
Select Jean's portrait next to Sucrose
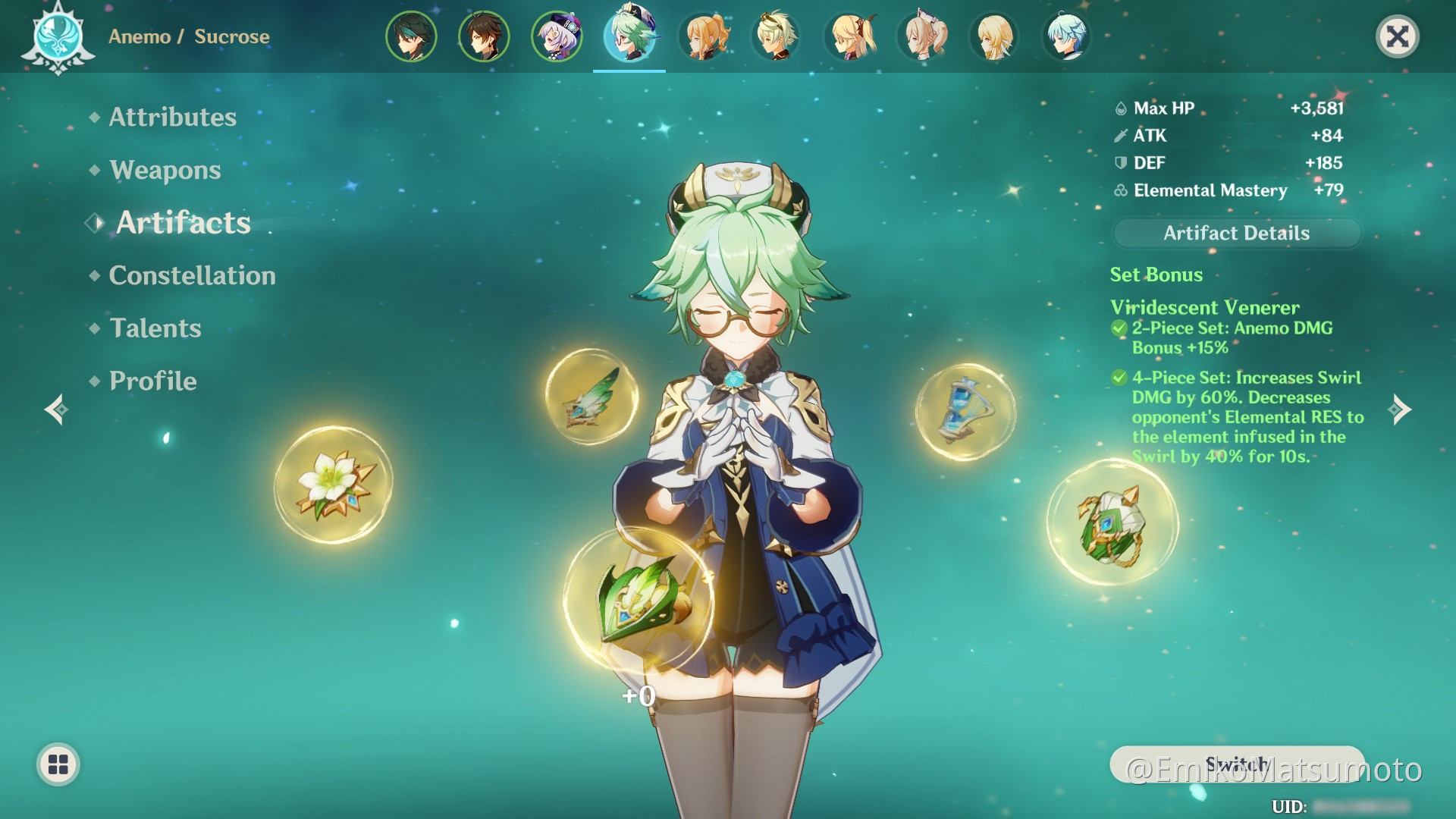point(702,36)
